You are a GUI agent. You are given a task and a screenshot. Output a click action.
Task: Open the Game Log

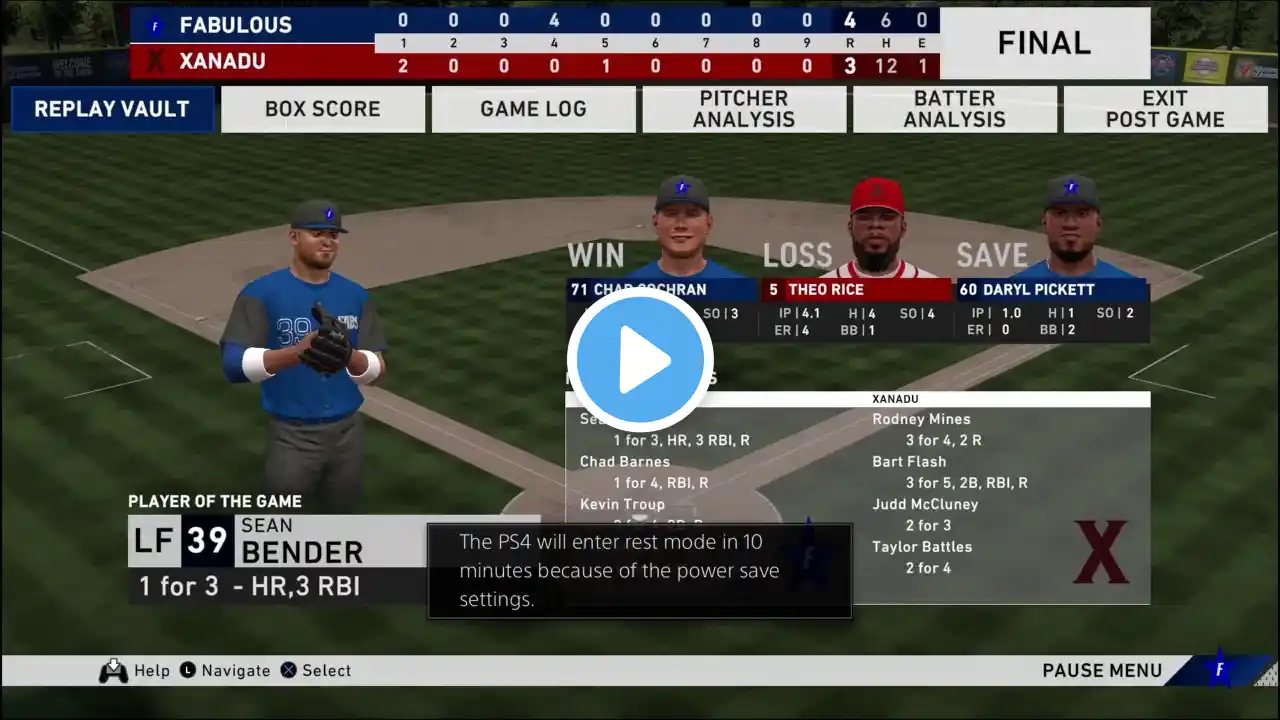click(533, 109)
